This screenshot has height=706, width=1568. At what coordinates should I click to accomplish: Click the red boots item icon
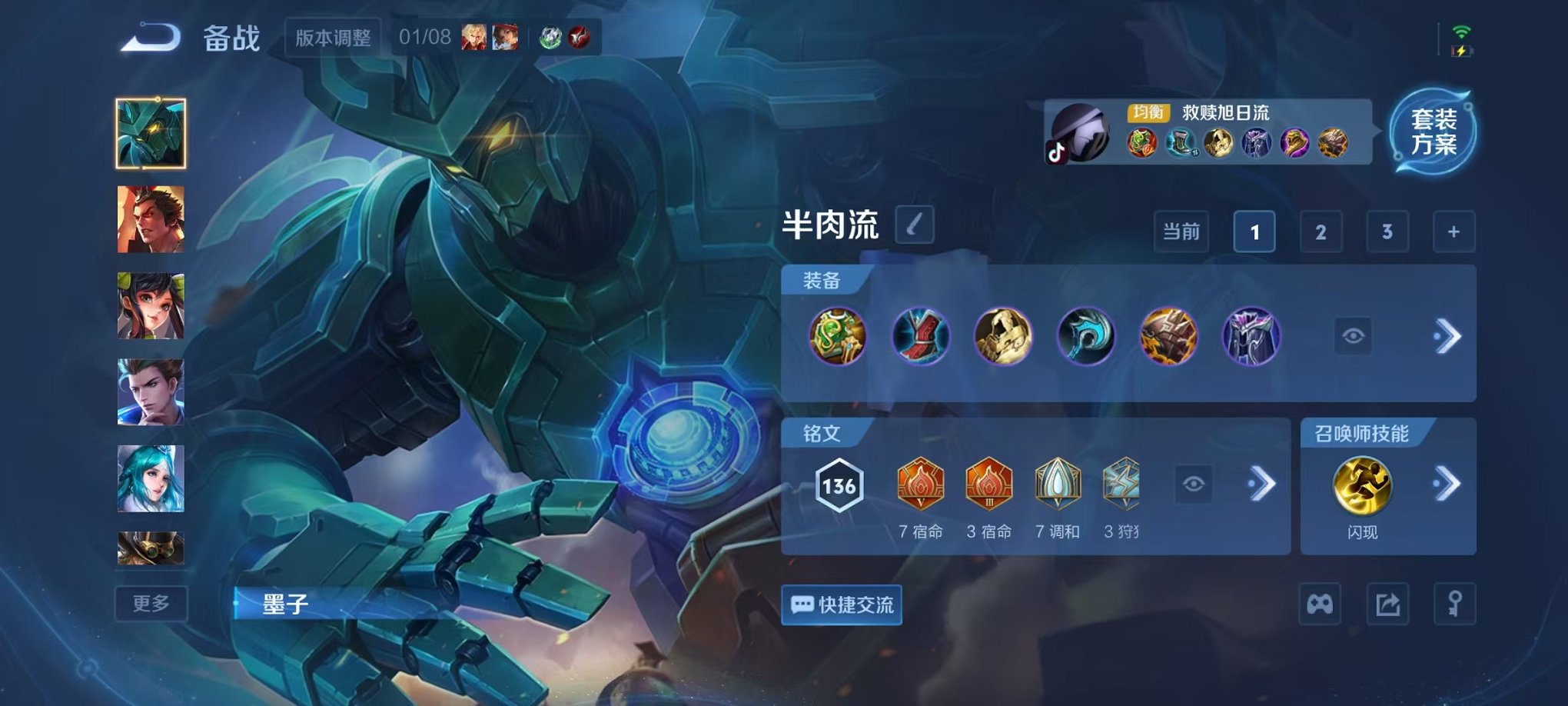[922, 336]
